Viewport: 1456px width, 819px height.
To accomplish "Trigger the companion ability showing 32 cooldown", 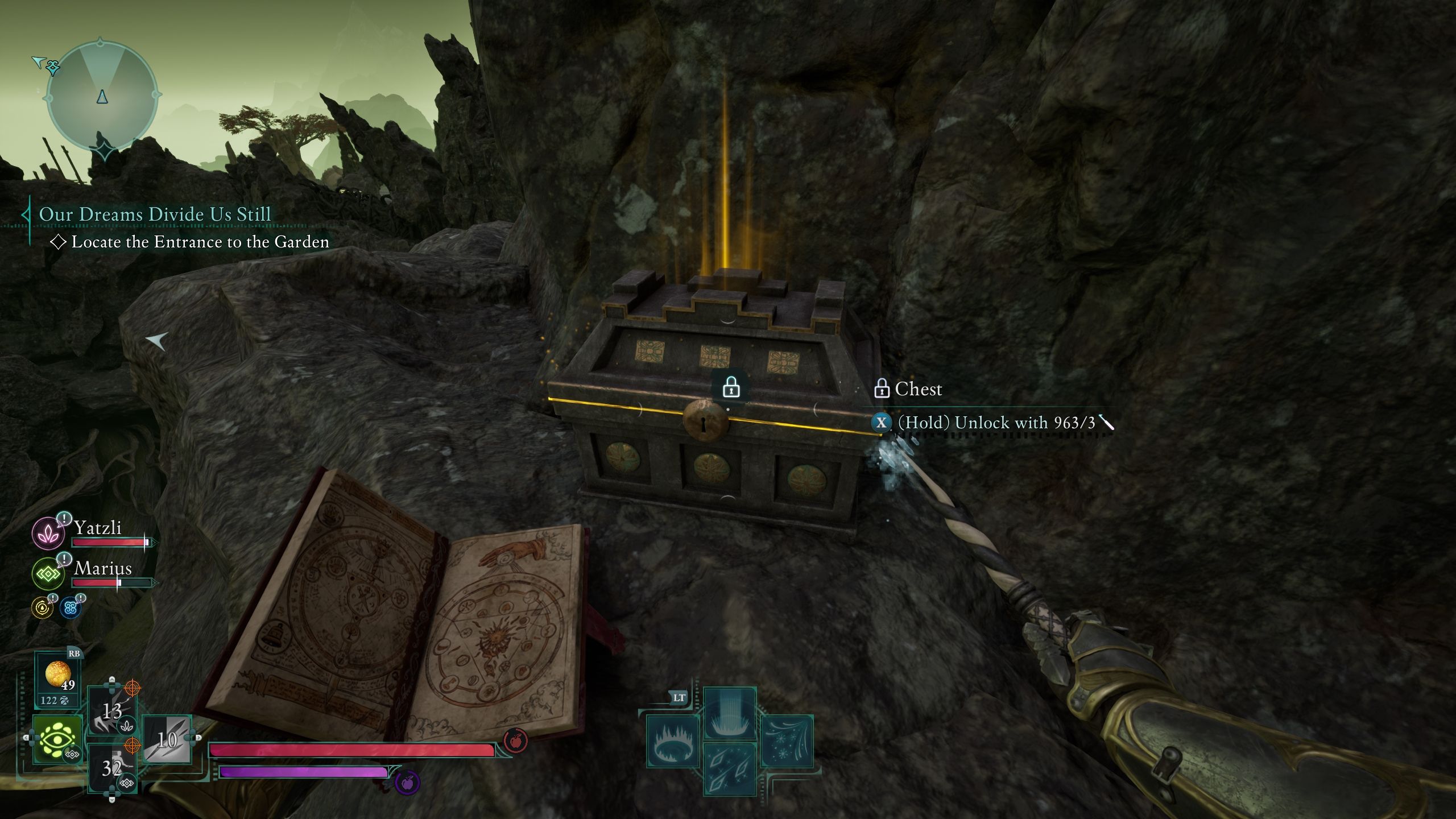I will pyautogui.click(x=112, y=768).
